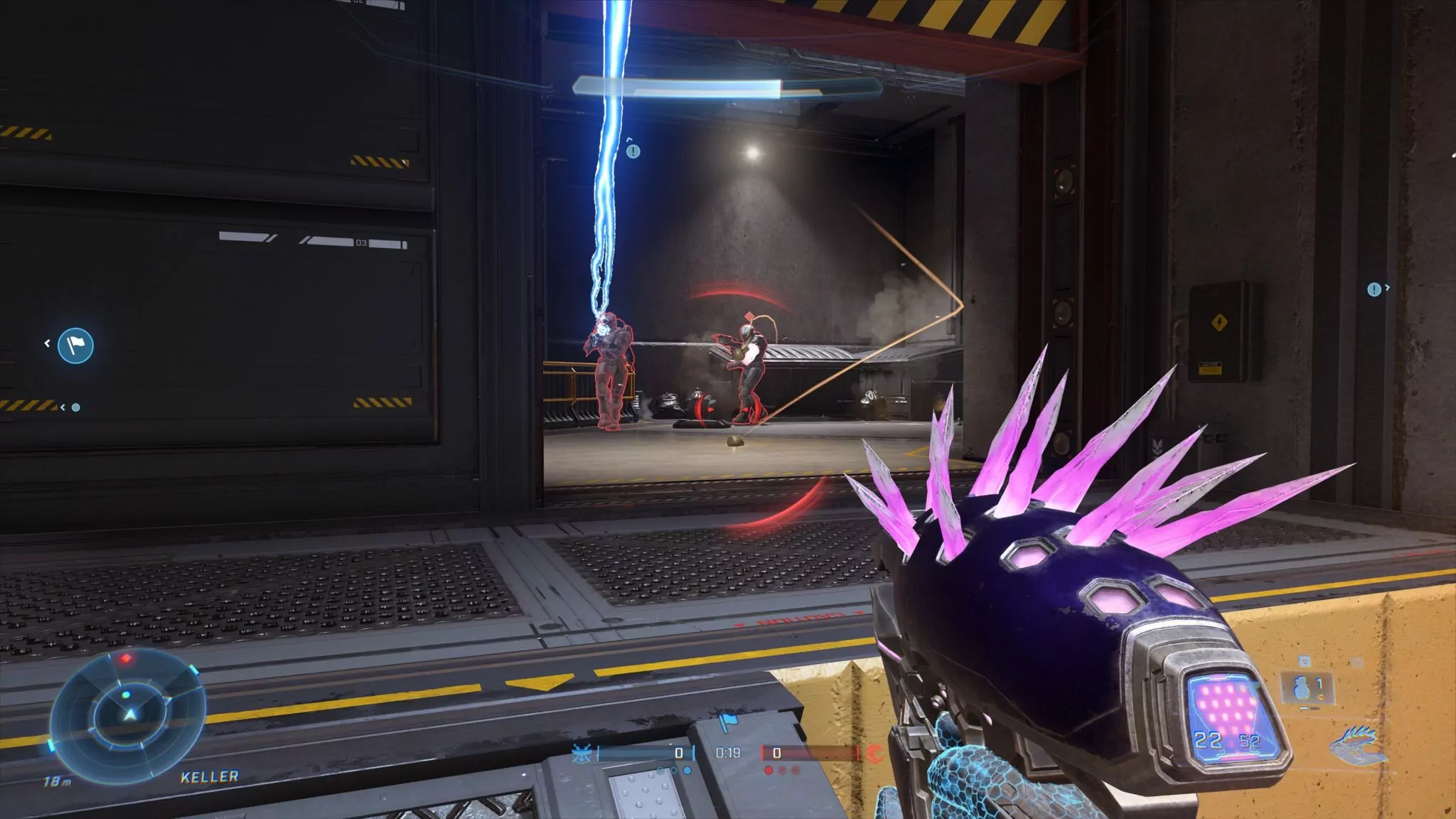Click the frag grenade count icon
The width and height of the screenshot is (1456, 819).
pyautogui.click(x=1303, y=687)
